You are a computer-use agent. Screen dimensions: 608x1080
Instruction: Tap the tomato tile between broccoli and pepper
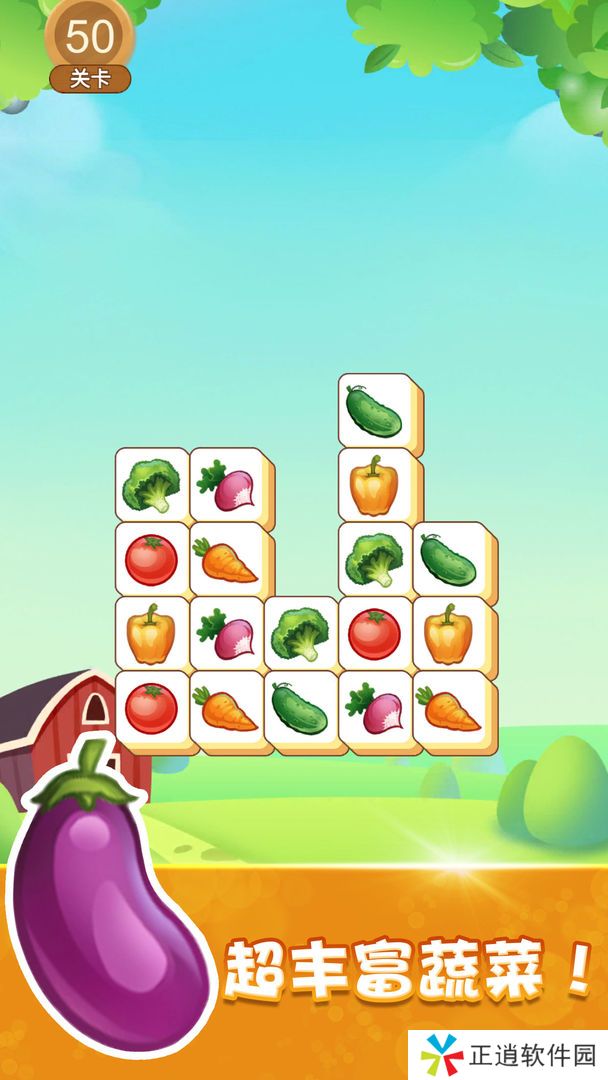coord(373,633)
